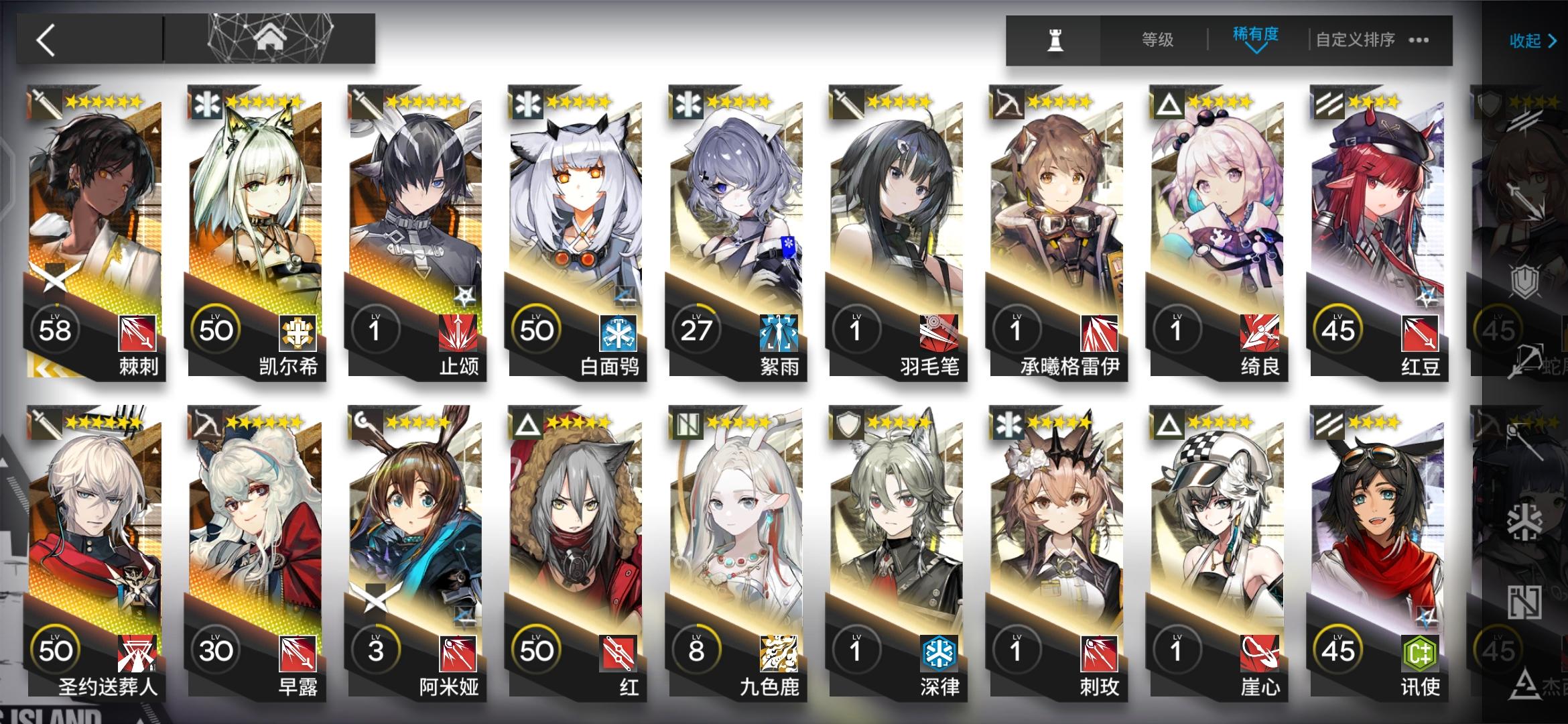Image resolution: width=1568 pixels, height=724 pixels.
Task: Open the more sorting options via the ellipsis
Action: 1419,40
